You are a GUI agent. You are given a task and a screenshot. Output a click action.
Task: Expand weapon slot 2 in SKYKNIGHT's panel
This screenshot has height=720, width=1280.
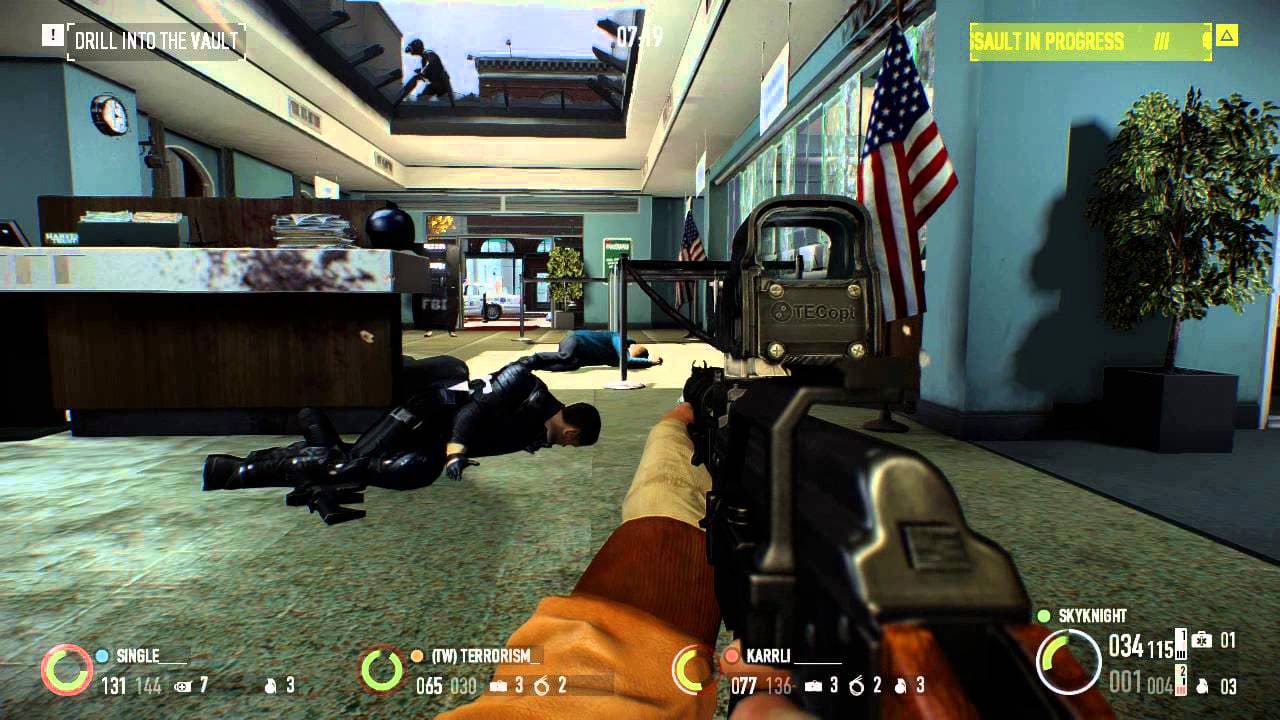[x=1181, y=678]
